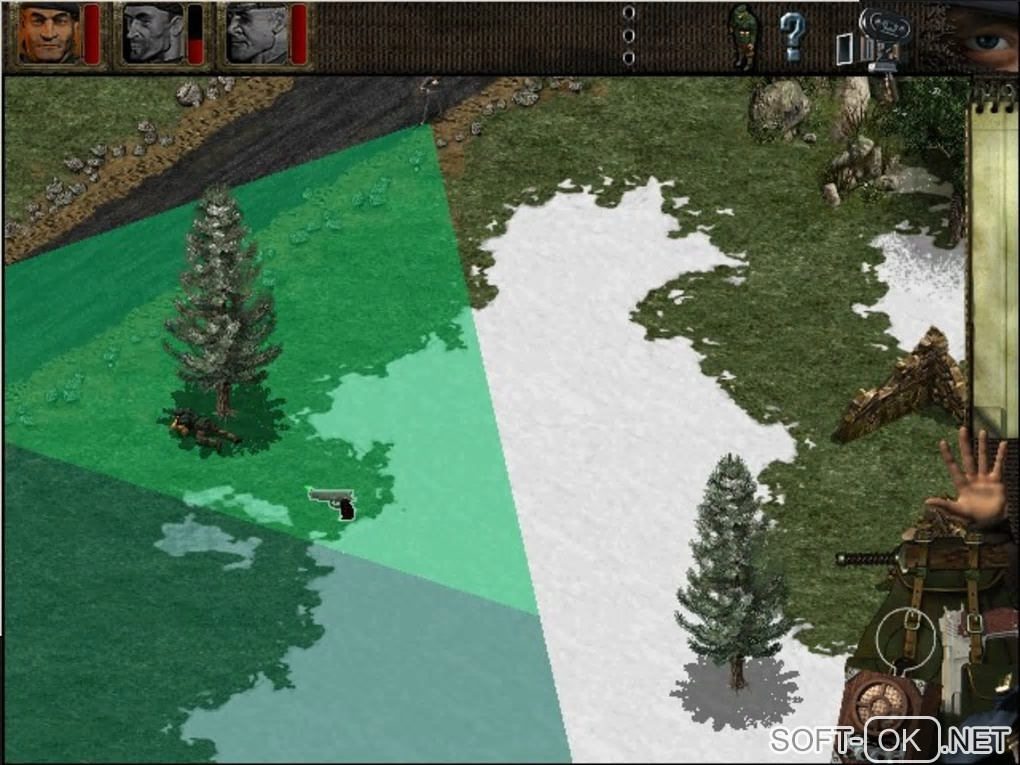This screenshot has height=765, width=1020.
Task: Select the third greyed-out commando portrait
Action: tap(256, 33)
